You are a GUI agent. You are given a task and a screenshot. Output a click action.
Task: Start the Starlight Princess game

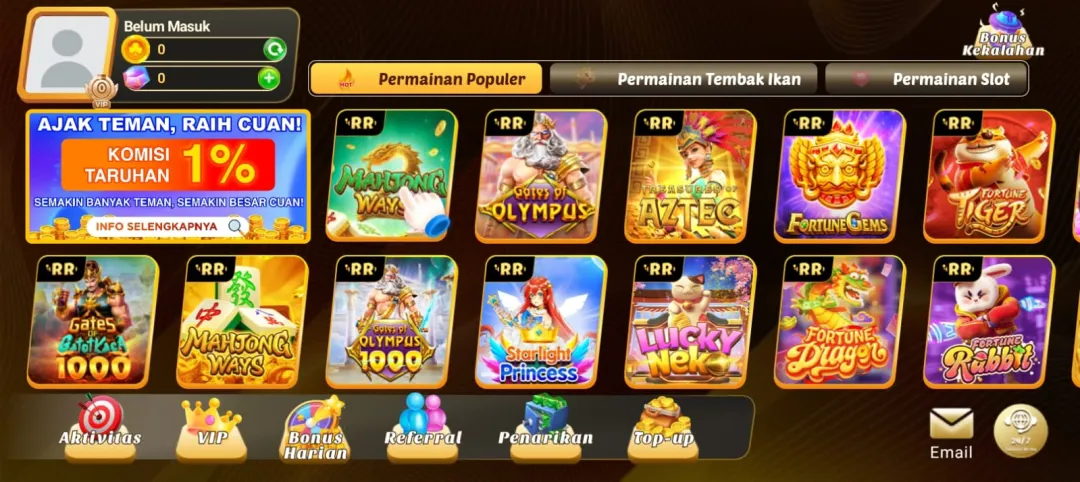(541, 321)
